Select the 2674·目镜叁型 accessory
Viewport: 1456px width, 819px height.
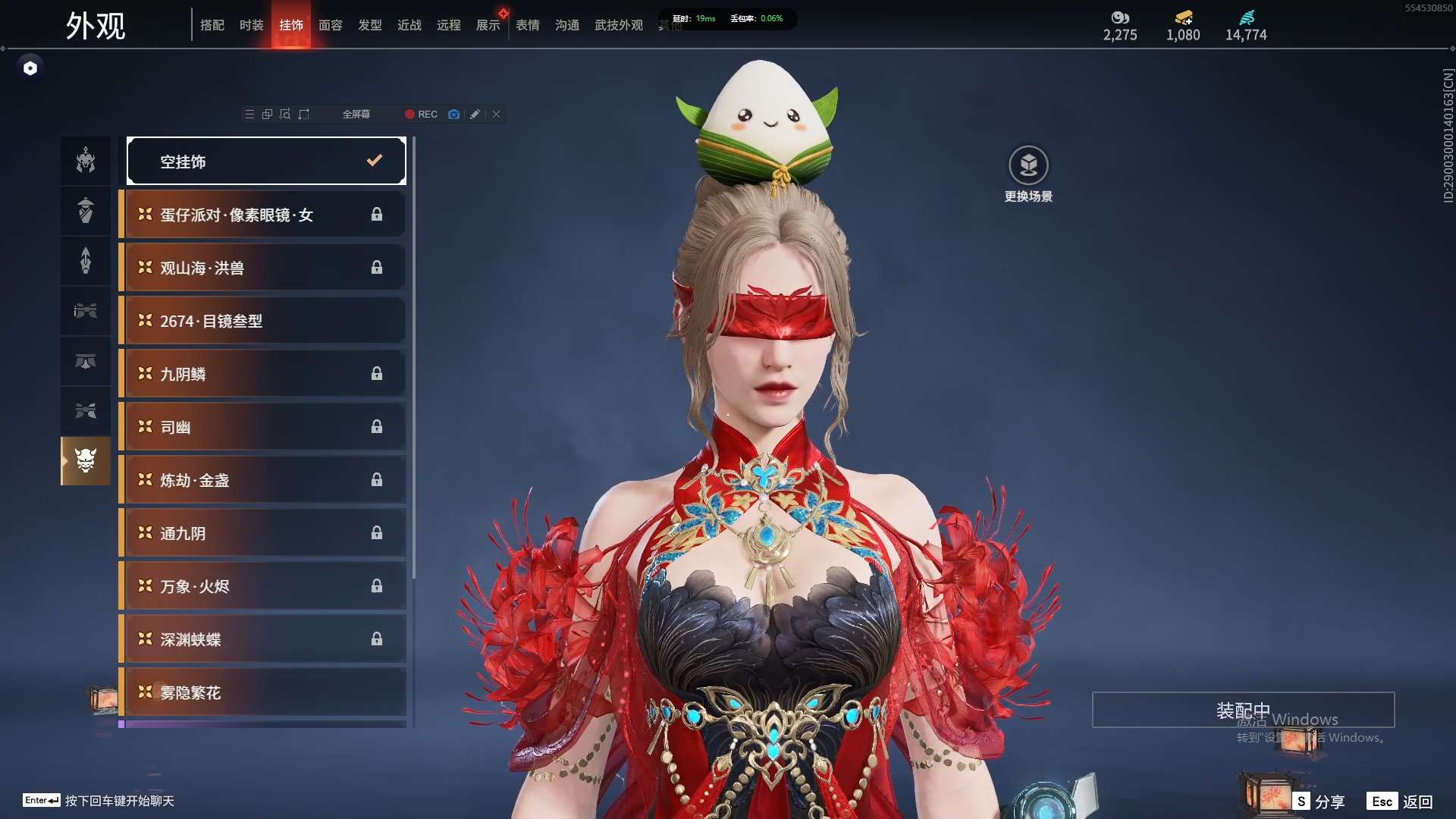[x=262, y=321]
